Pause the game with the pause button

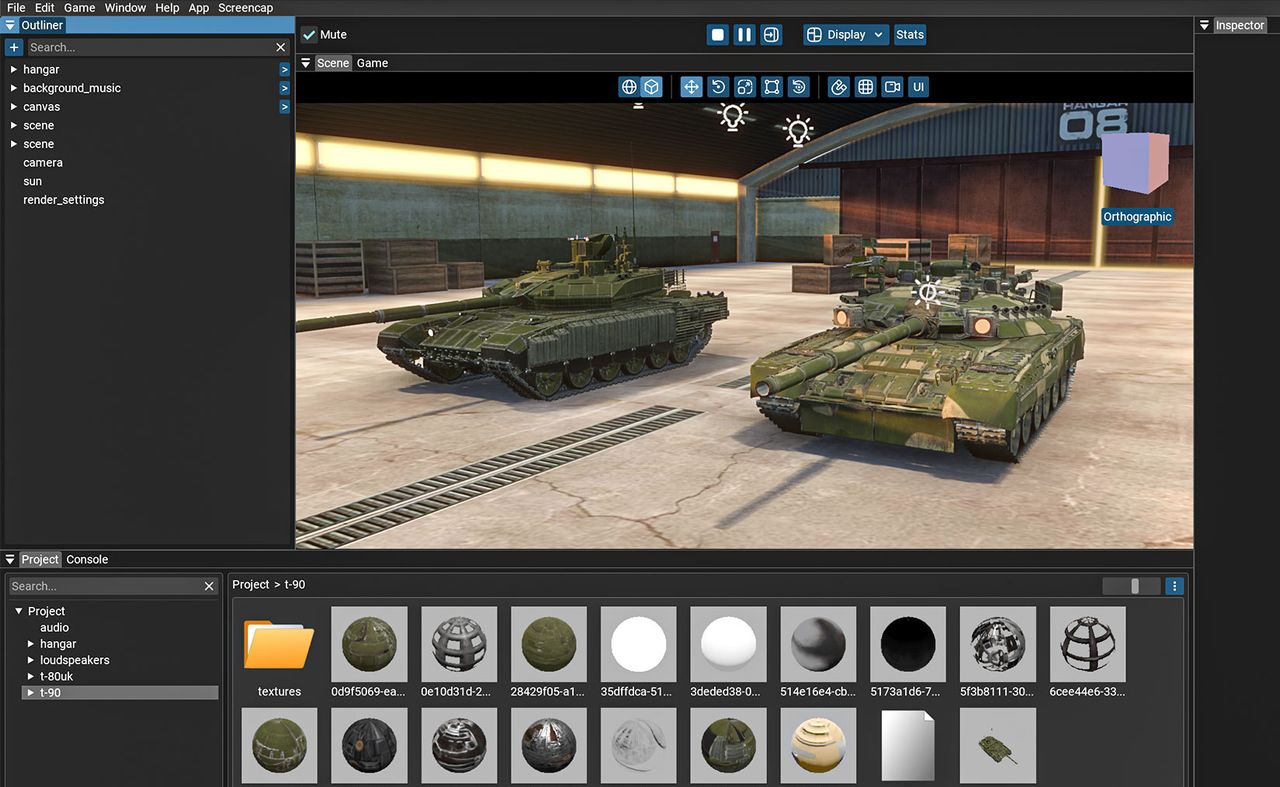pyautogui.click(x=744, y=35)
